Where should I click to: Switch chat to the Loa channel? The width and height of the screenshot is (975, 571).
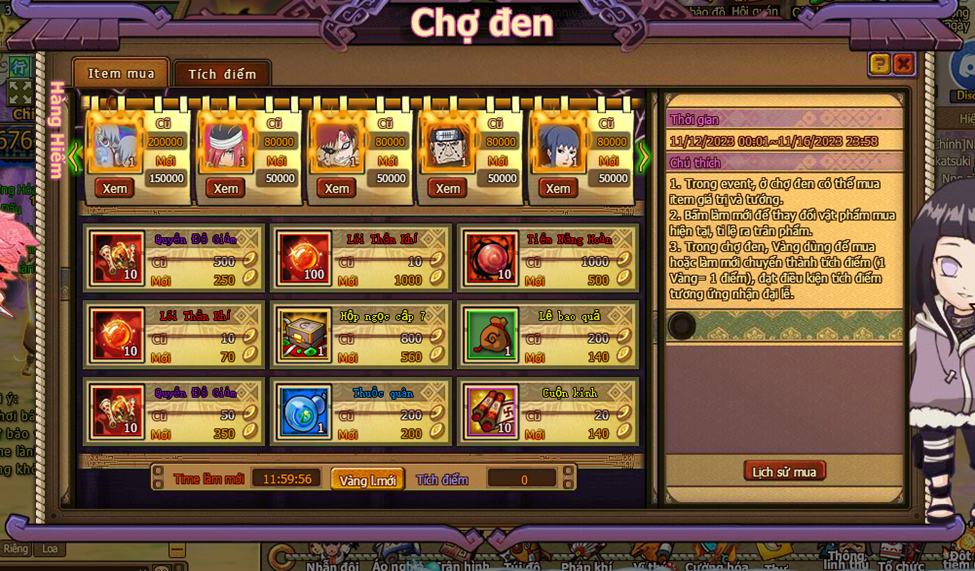(49, 549)
